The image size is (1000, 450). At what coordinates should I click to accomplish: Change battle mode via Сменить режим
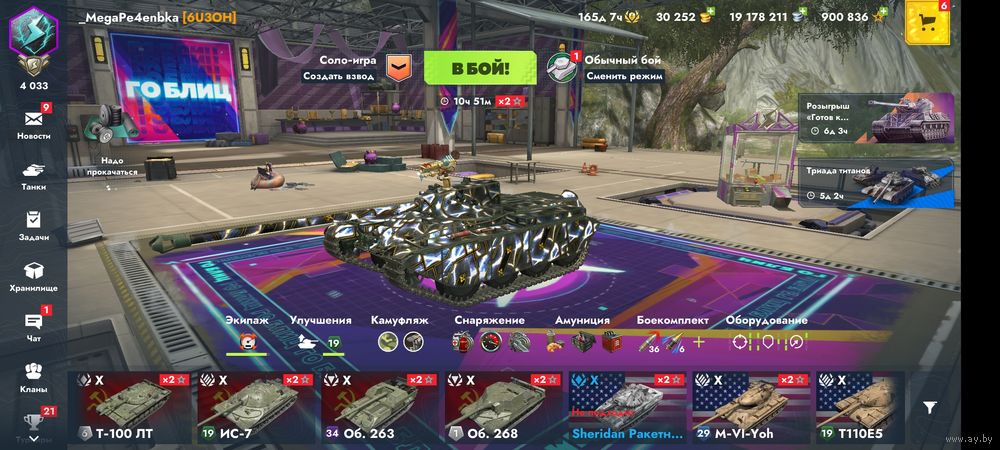point(606,68)
